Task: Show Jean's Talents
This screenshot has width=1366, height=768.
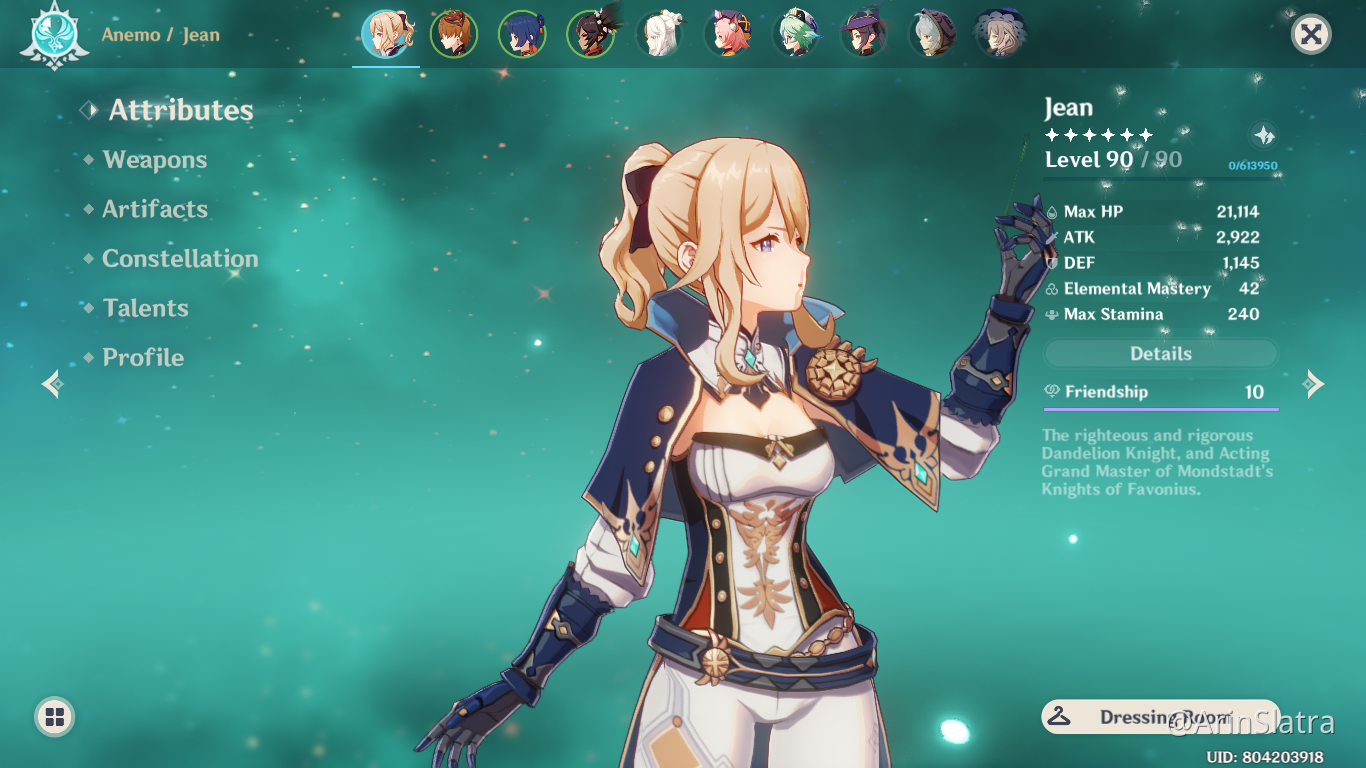Action: click(x=145, y=308)
